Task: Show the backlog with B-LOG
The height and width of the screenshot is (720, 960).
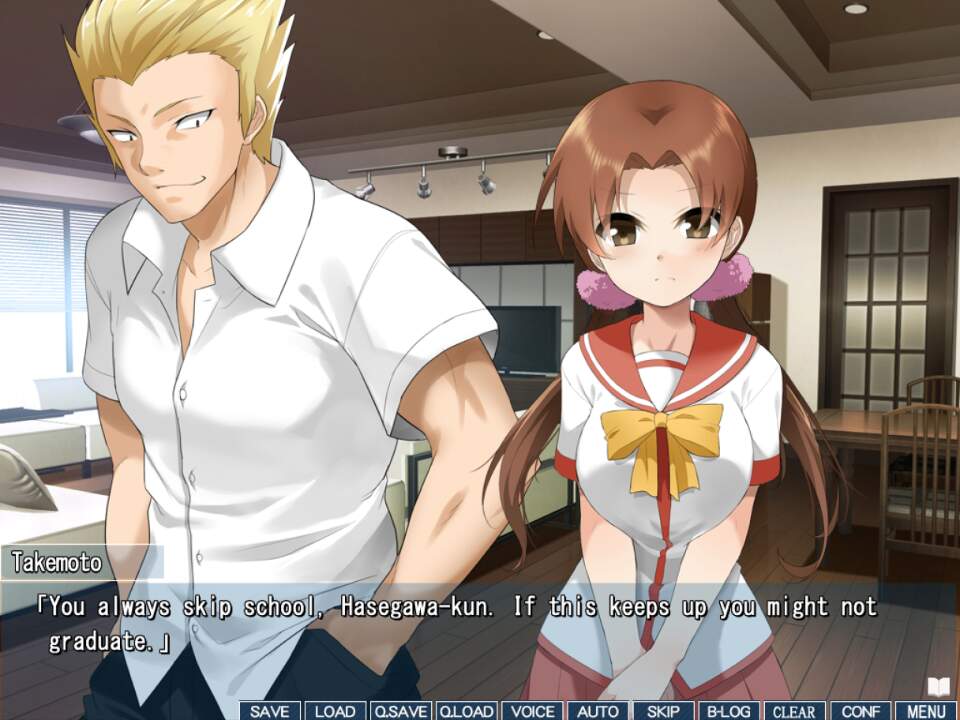Action: 729,711
